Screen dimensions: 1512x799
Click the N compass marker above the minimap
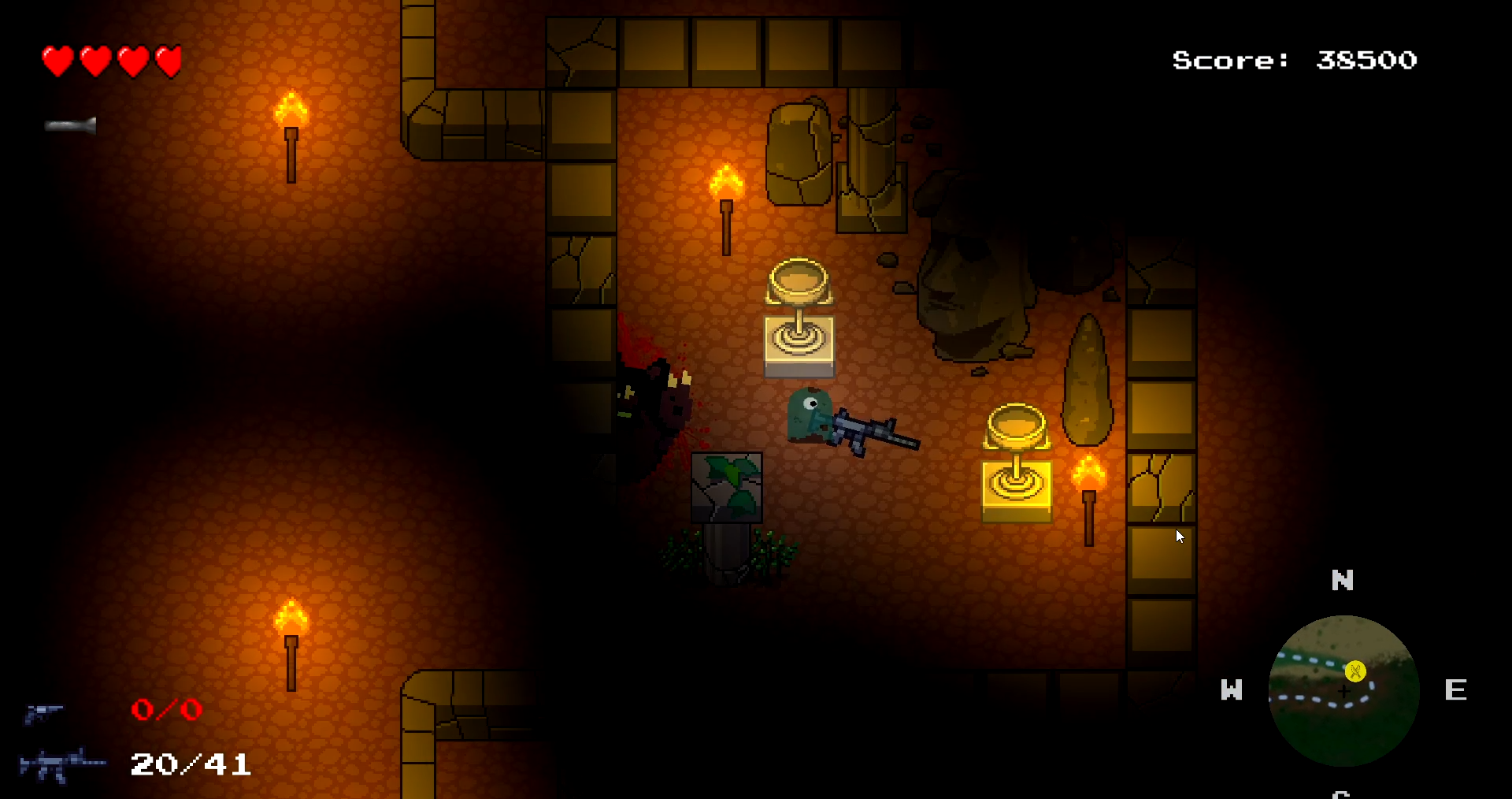1342,581
